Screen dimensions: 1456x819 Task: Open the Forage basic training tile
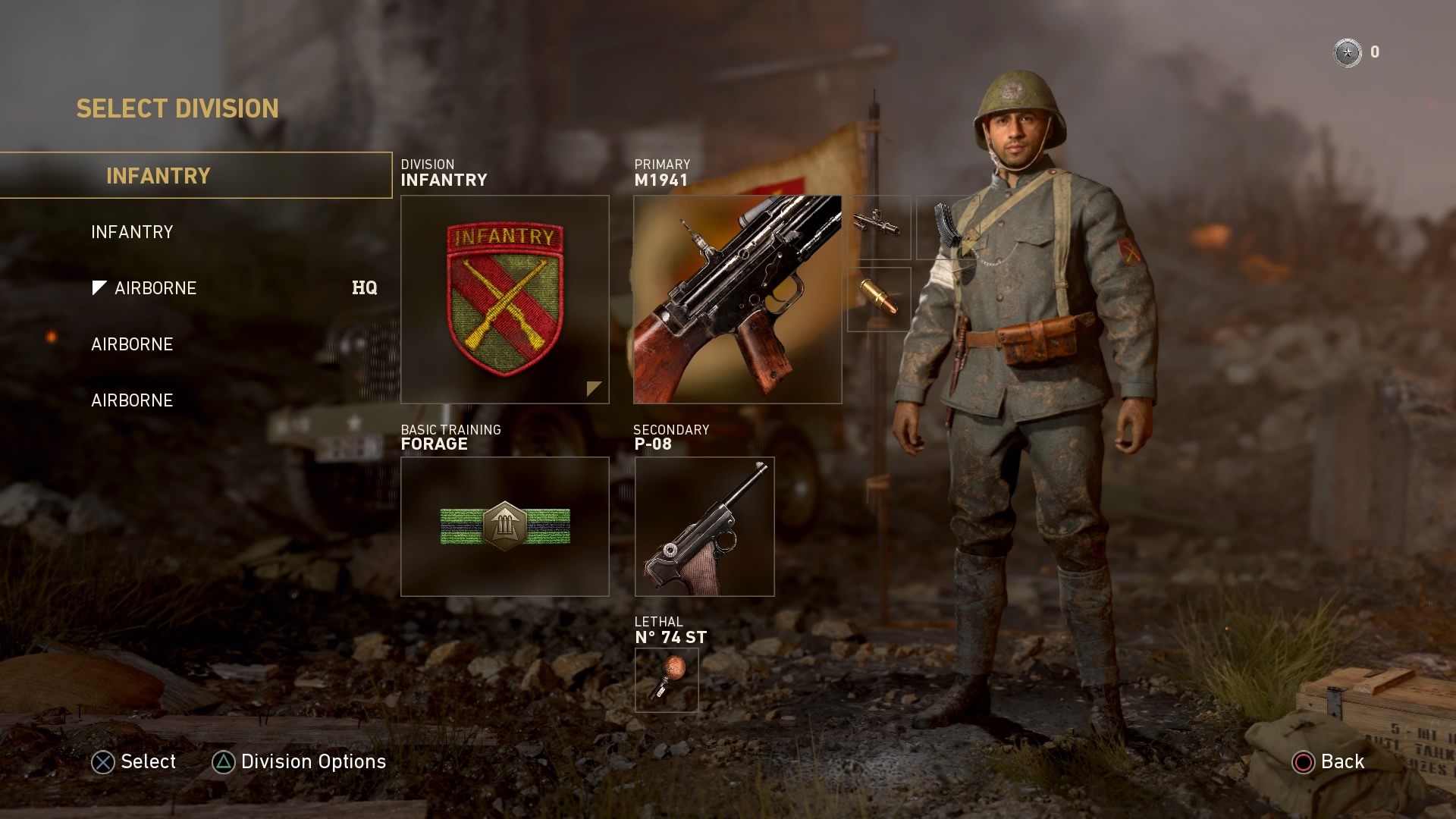pyautogui.click(x=504, y=526)
